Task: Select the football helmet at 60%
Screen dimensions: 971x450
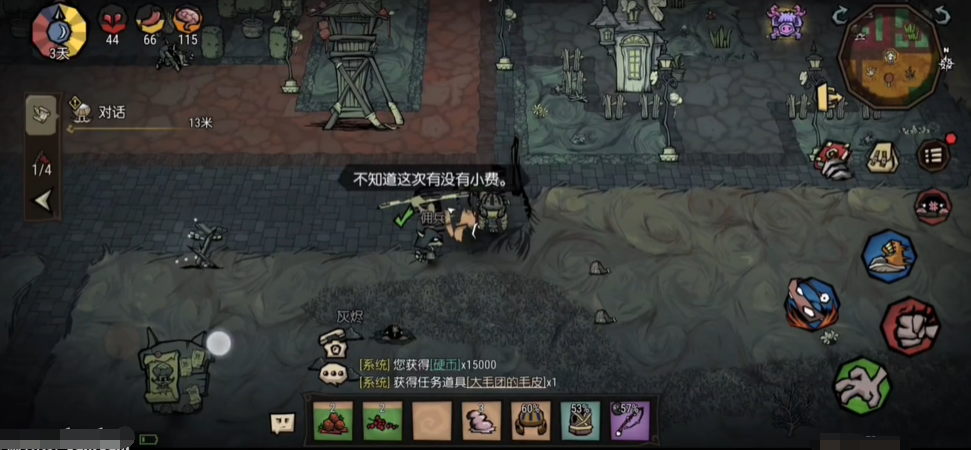Action: click(531, 422)
